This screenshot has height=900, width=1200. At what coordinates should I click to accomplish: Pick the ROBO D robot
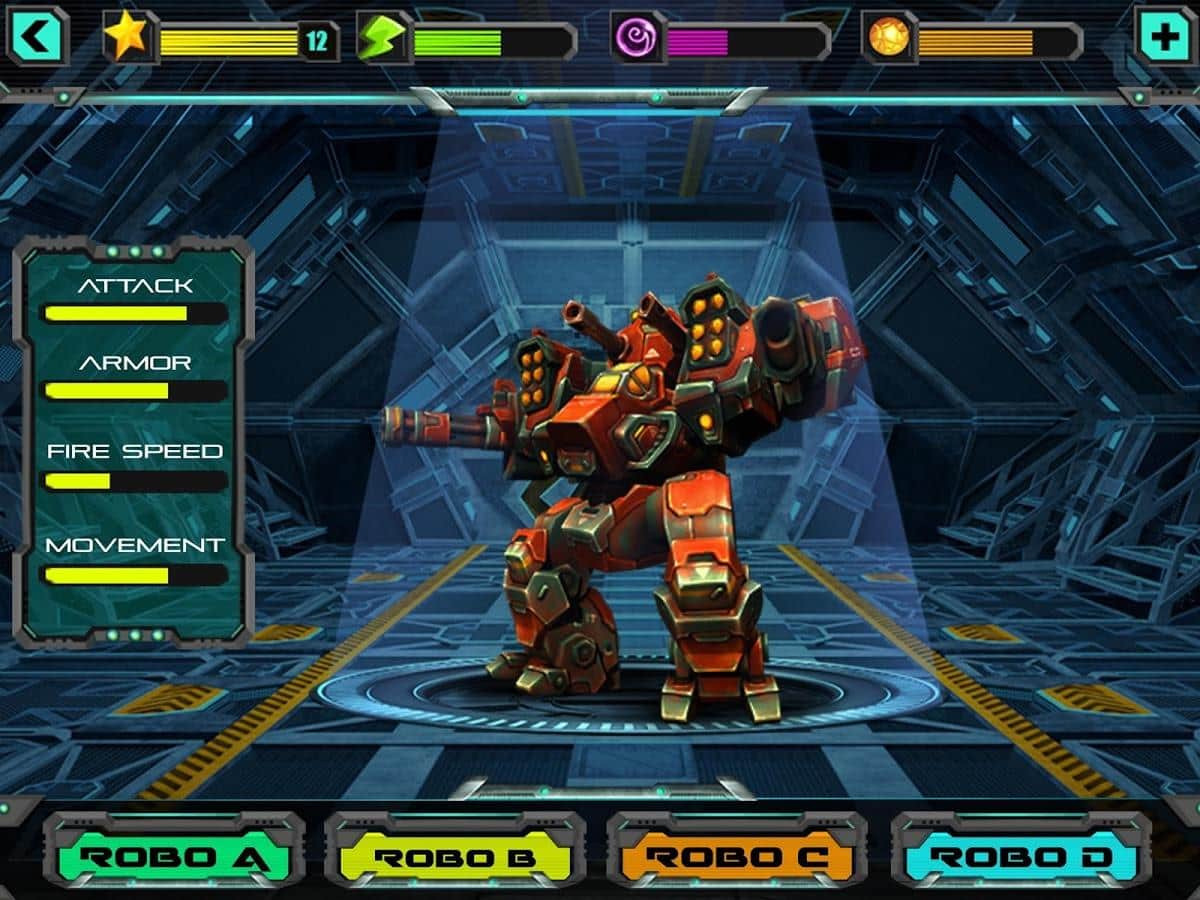1020,856
